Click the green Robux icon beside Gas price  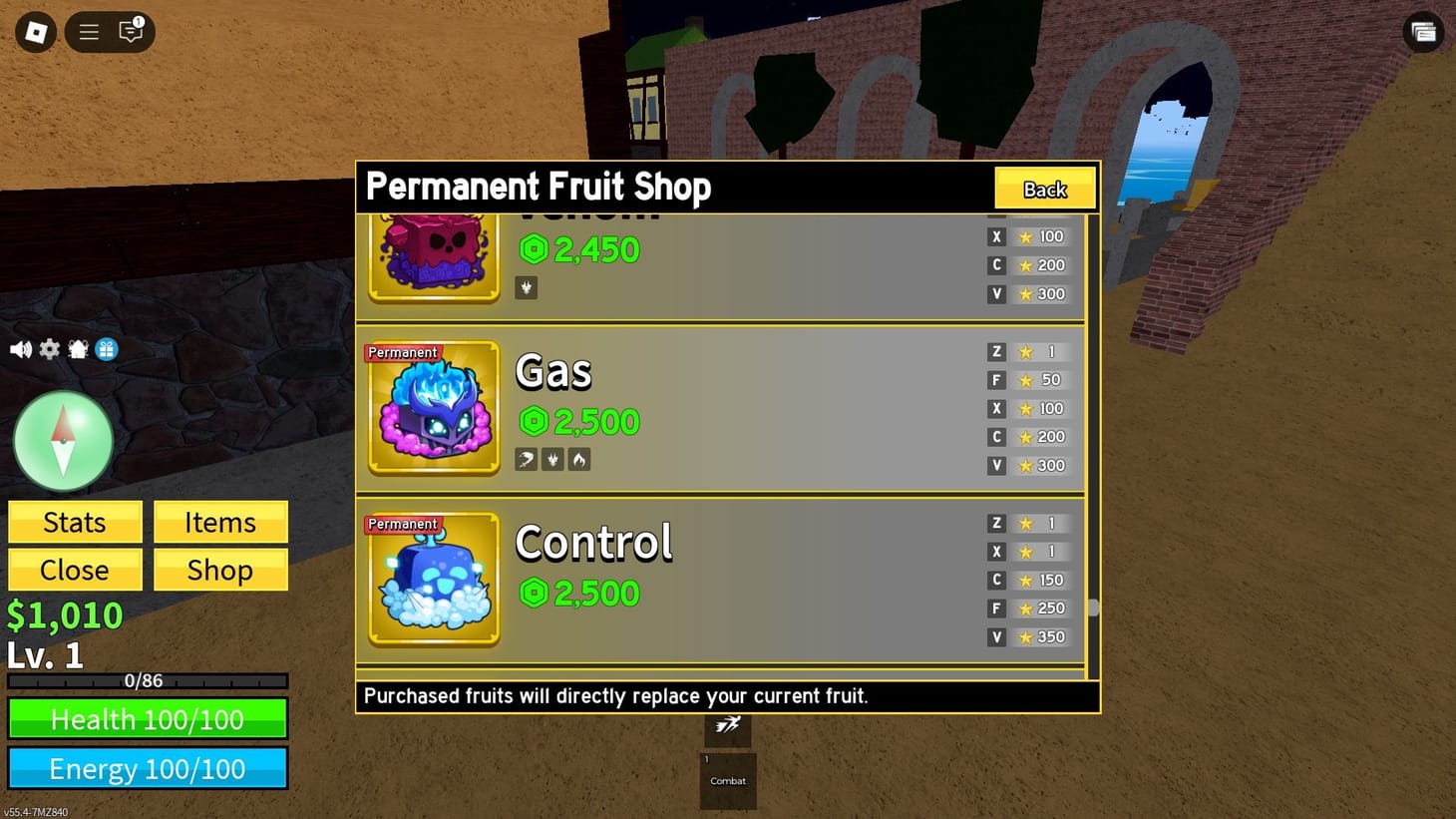(x=534, y=422)
